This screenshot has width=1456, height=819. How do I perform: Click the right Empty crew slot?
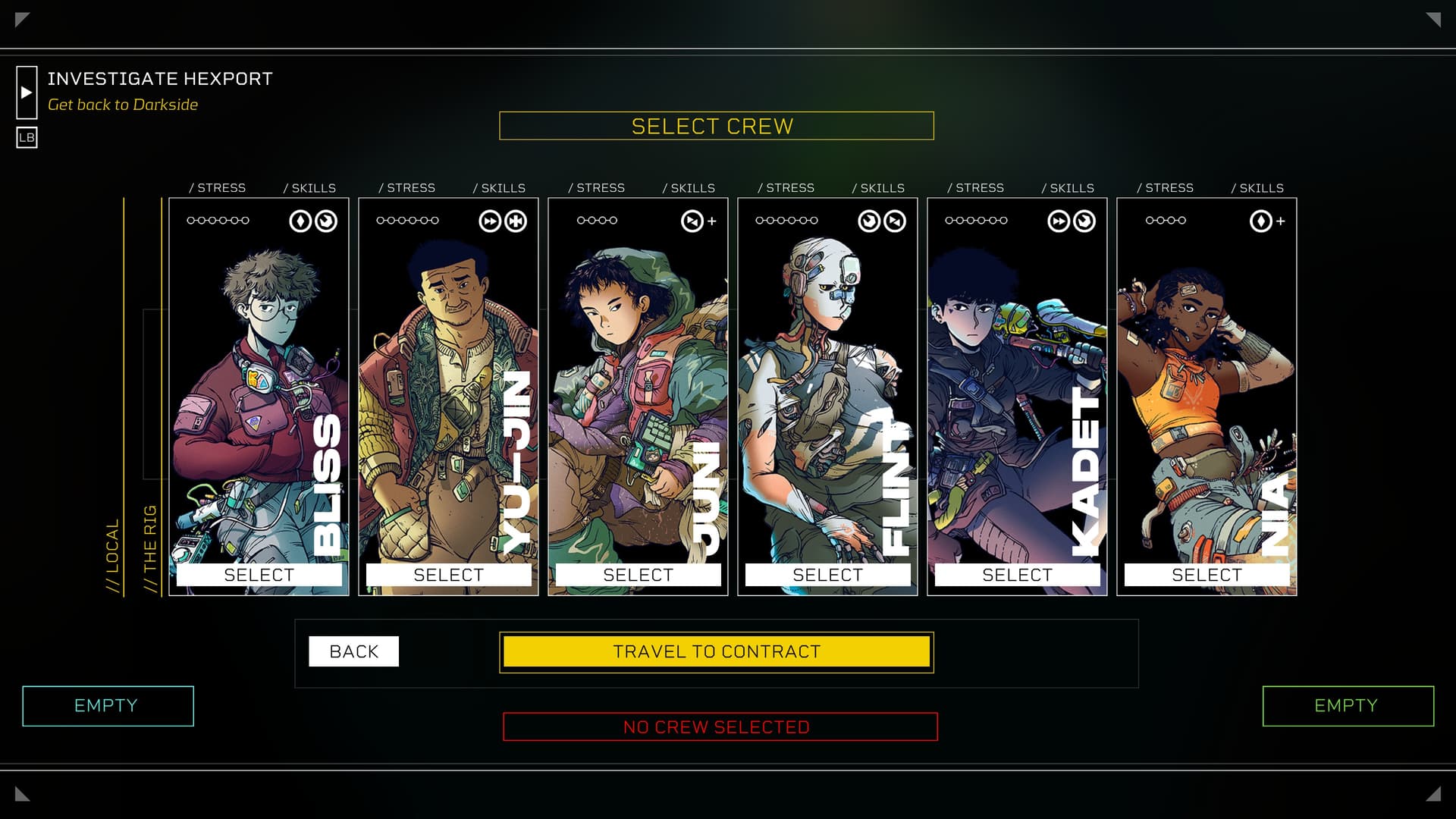pos(1348,706)
